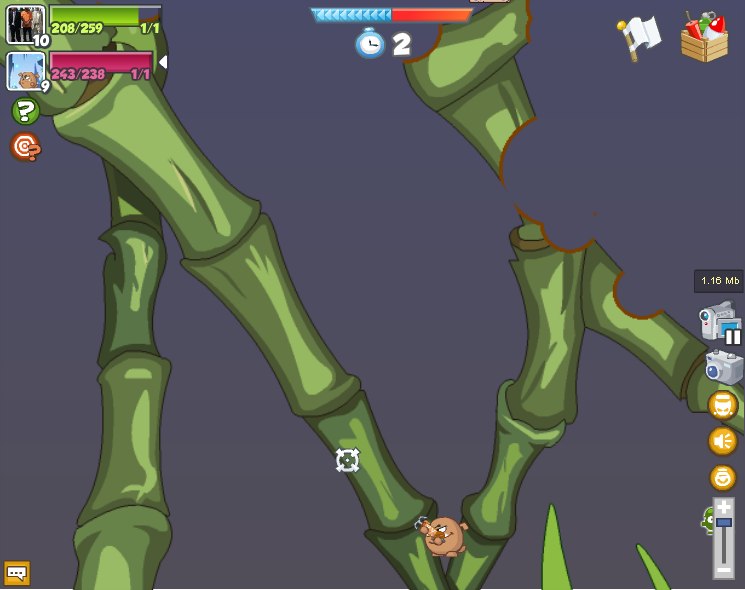Zoom out with the minus button
Image resolution: width=745 pixels, height=590 pixels.
coord(723,568)
